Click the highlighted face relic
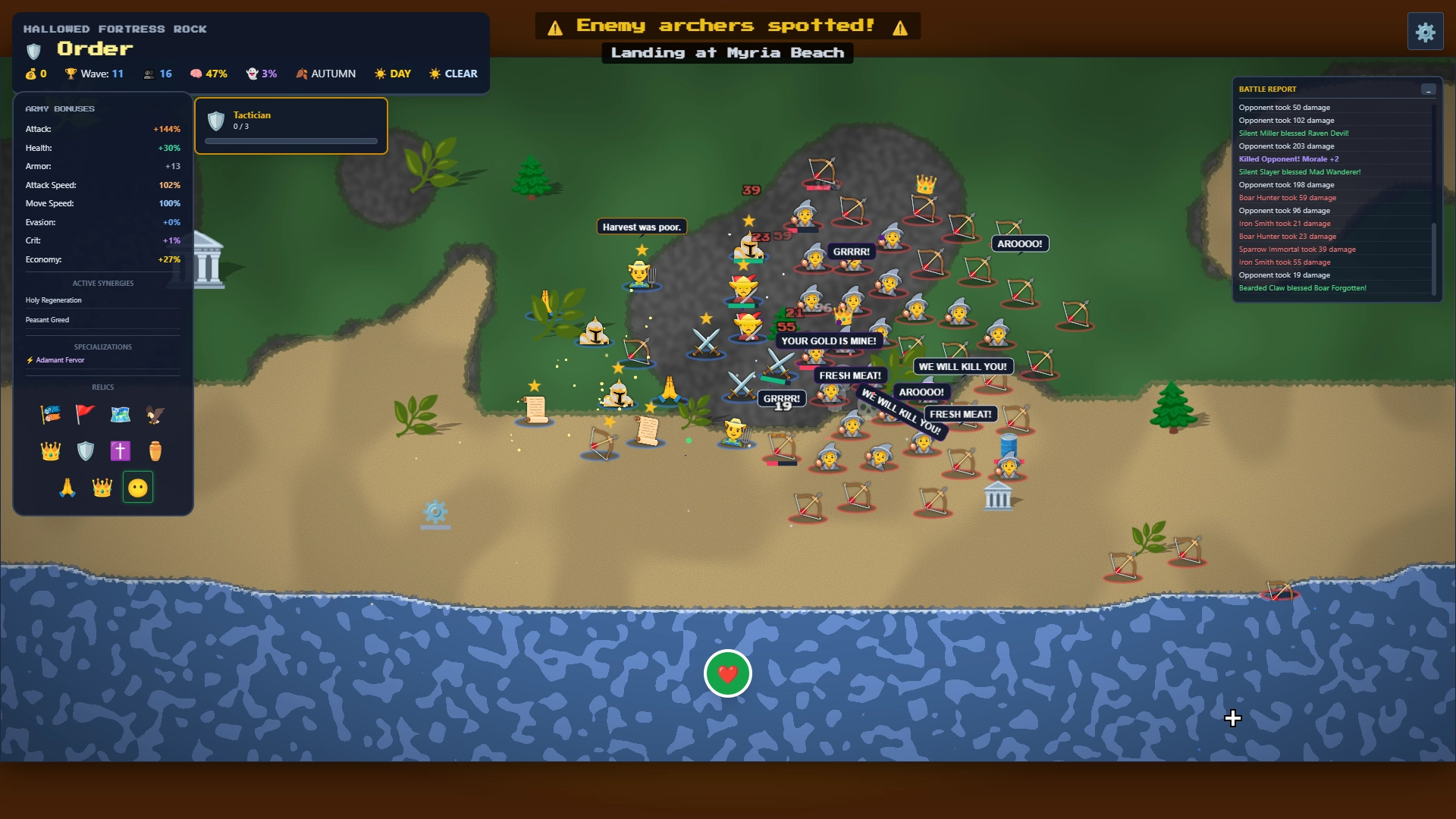 coord(137,488)
